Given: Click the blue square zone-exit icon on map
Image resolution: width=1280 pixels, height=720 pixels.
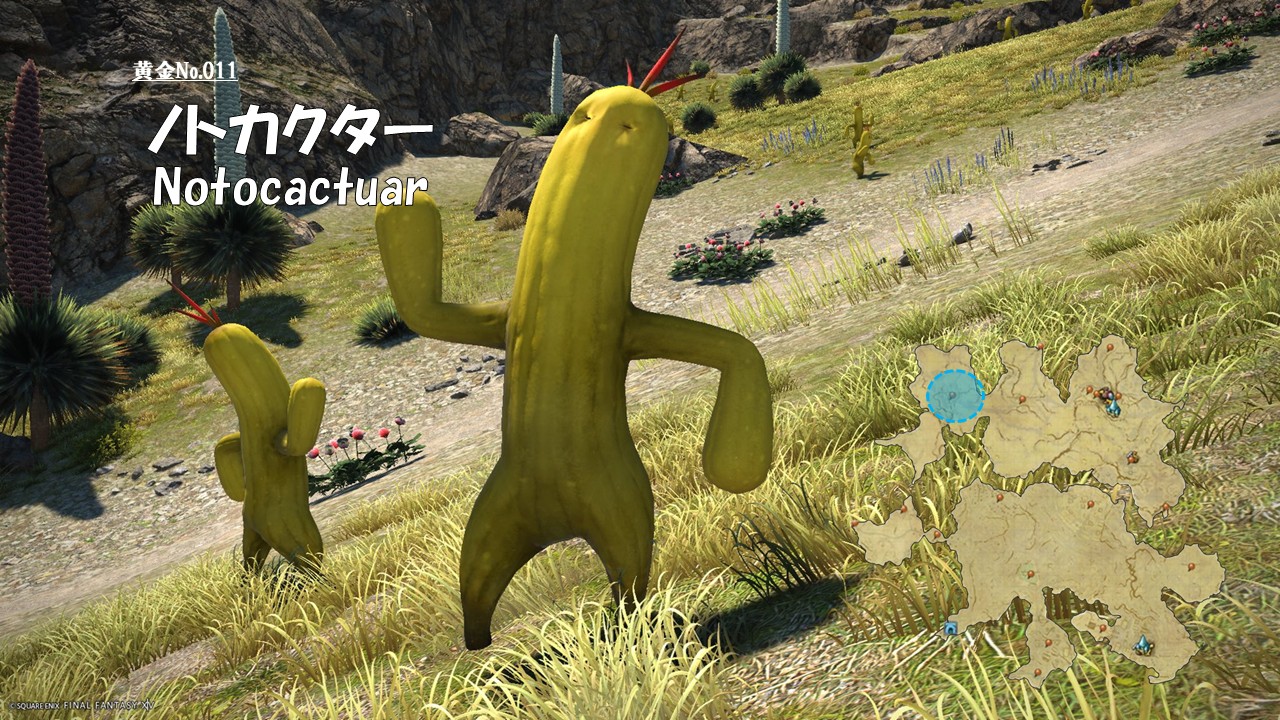Looking at the screenshot, I should click(950, 628).
